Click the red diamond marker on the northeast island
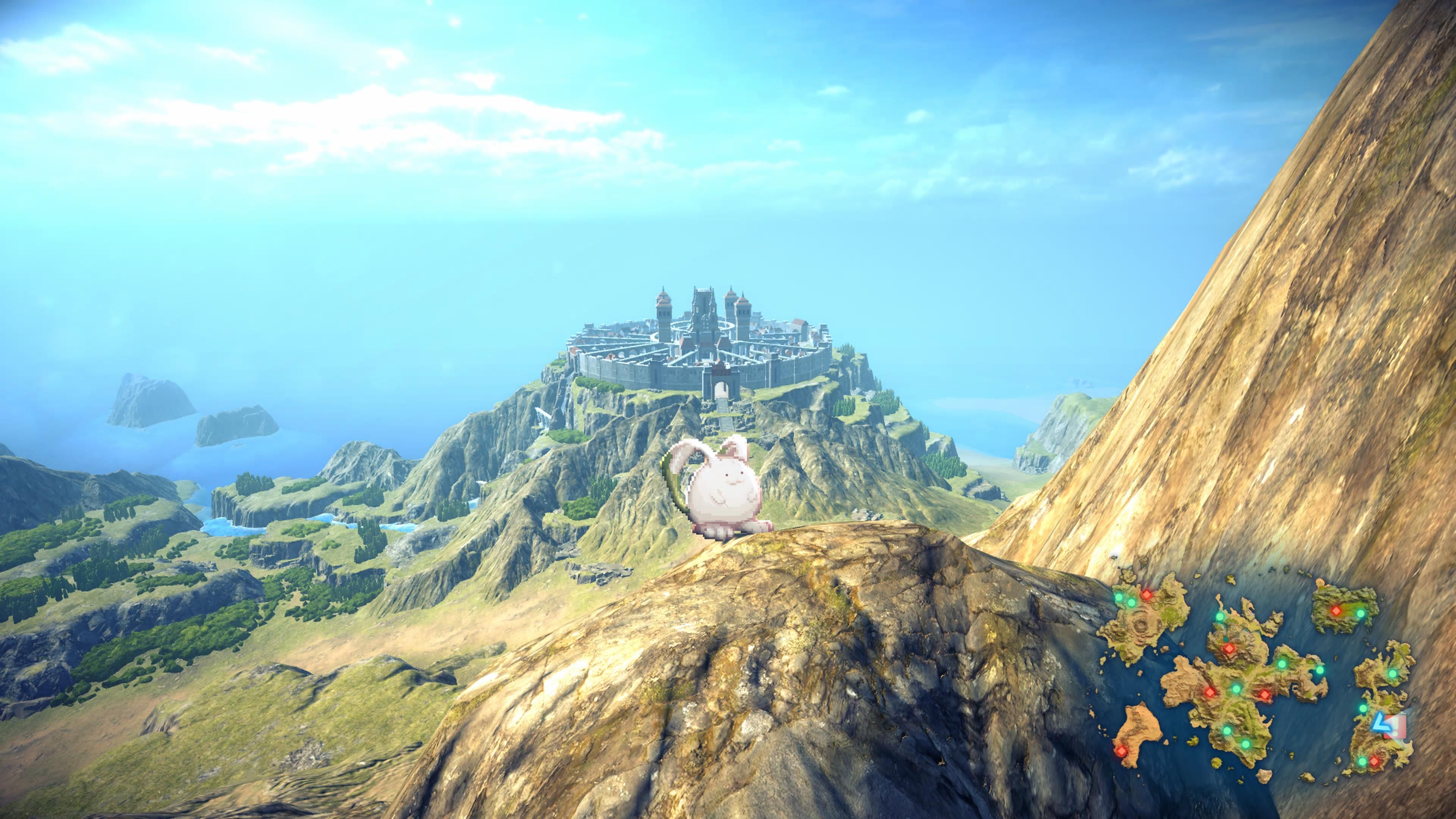Viewport: 1456px width, 819px height. [x=1337, y=612]
